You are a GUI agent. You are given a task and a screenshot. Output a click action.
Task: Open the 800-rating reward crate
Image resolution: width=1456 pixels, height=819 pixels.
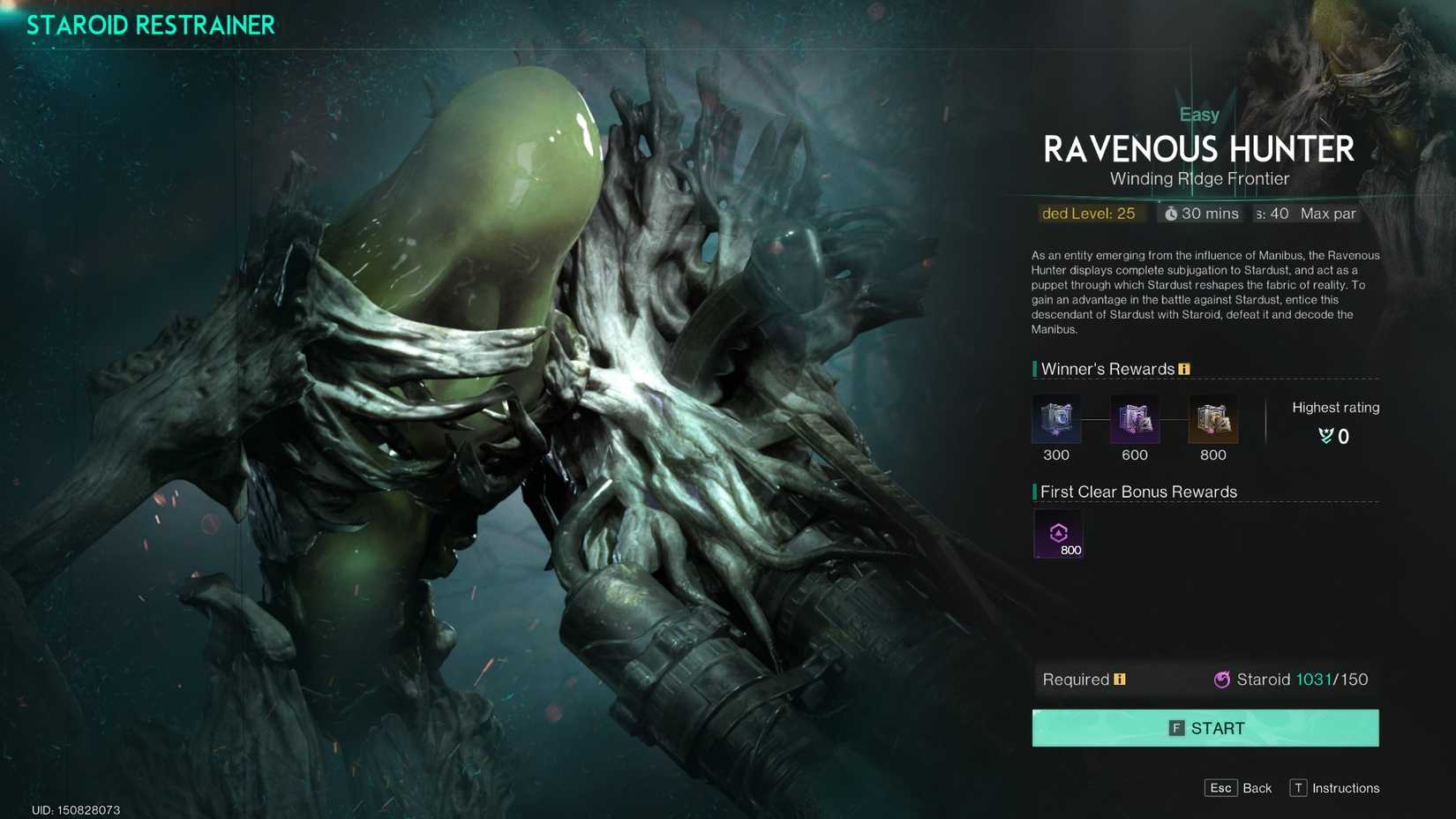coord(1213,418)
